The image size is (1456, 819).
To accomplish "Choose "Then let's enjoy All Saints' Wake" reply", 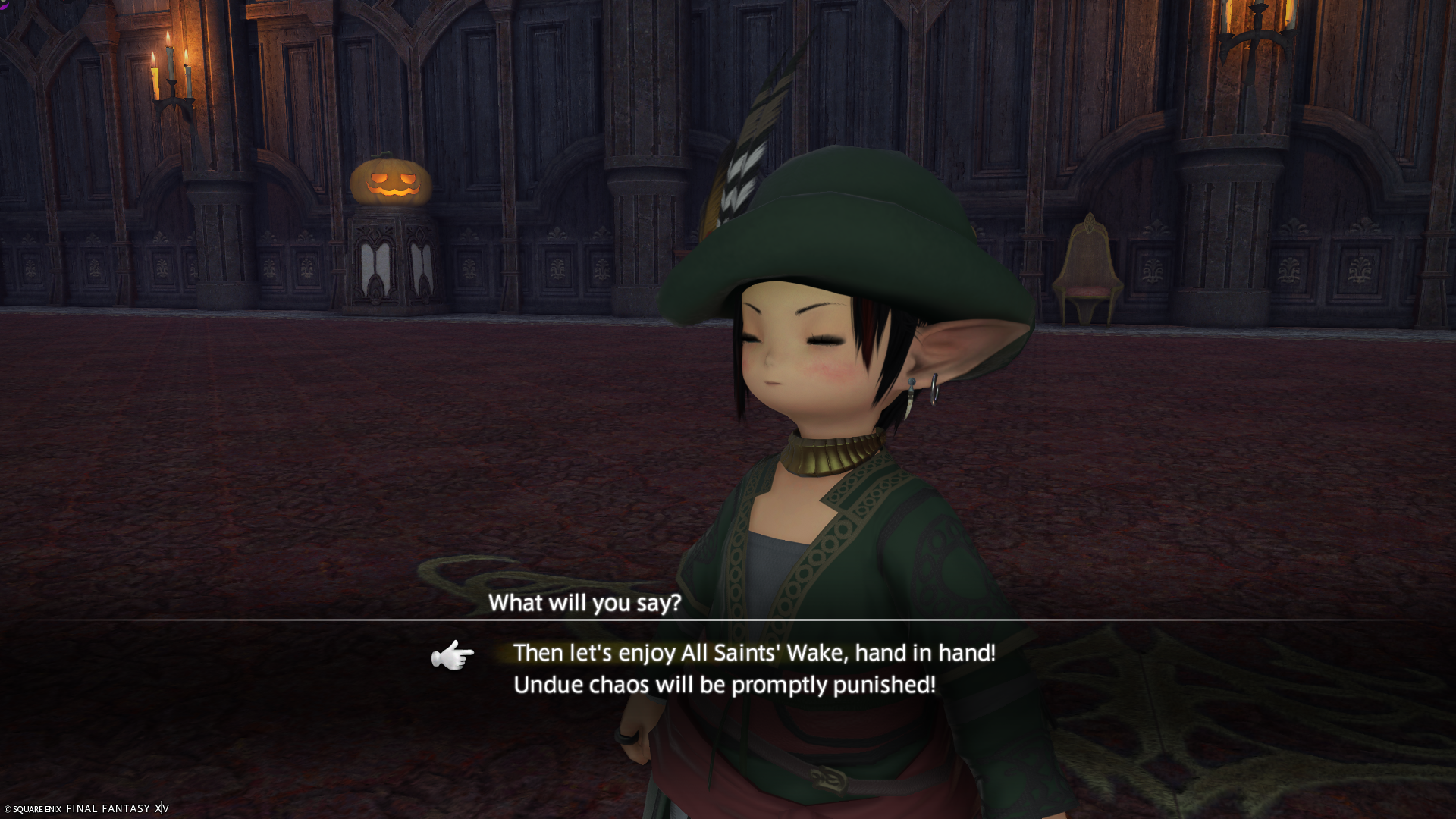I will [754, 653].
